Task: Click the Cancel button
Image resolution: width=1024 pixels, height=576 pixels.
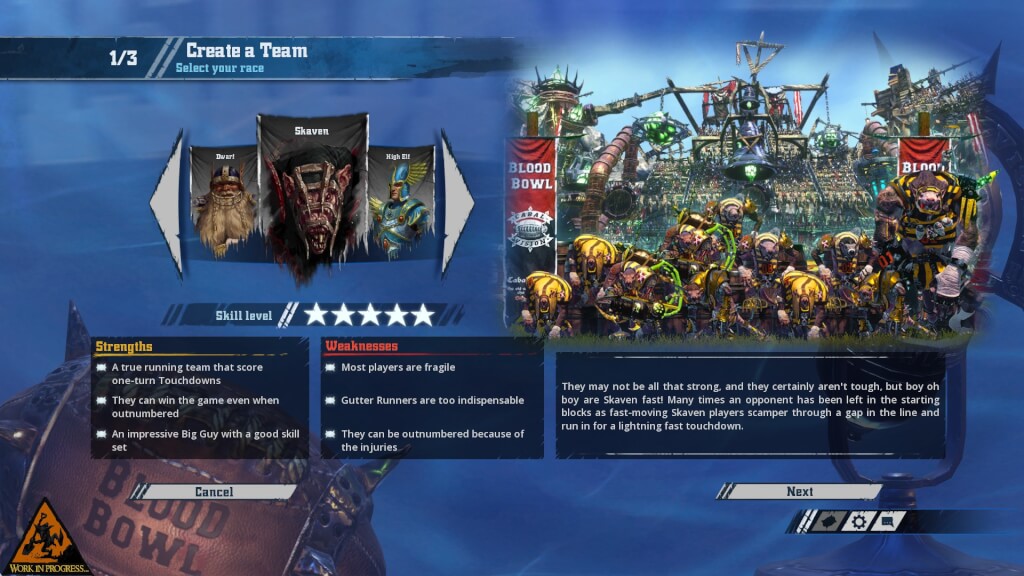Action: (214, 492)
